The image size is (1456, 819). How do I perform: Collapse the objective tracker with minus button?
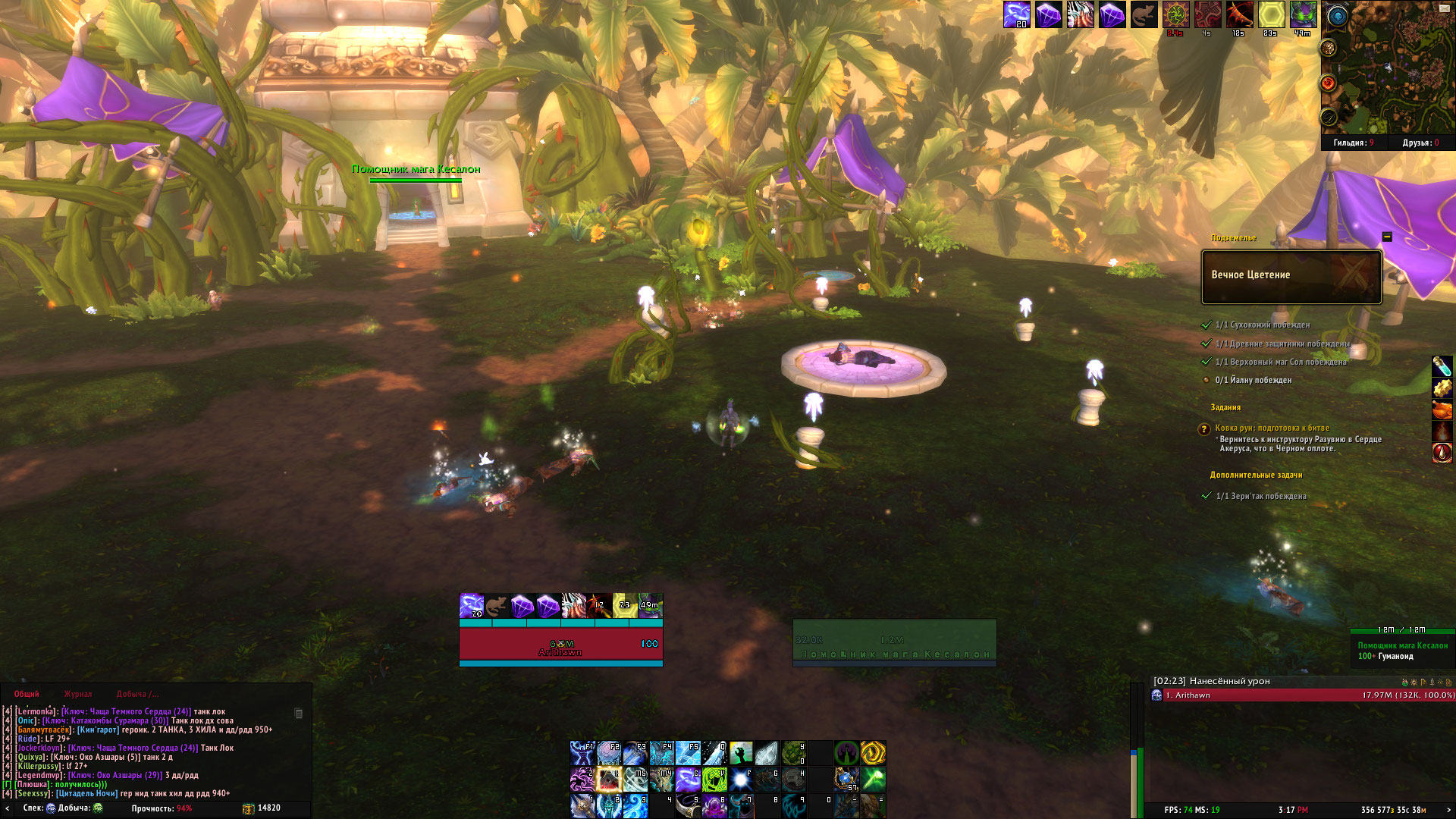pyautogui.click(x=1387, y=237)
